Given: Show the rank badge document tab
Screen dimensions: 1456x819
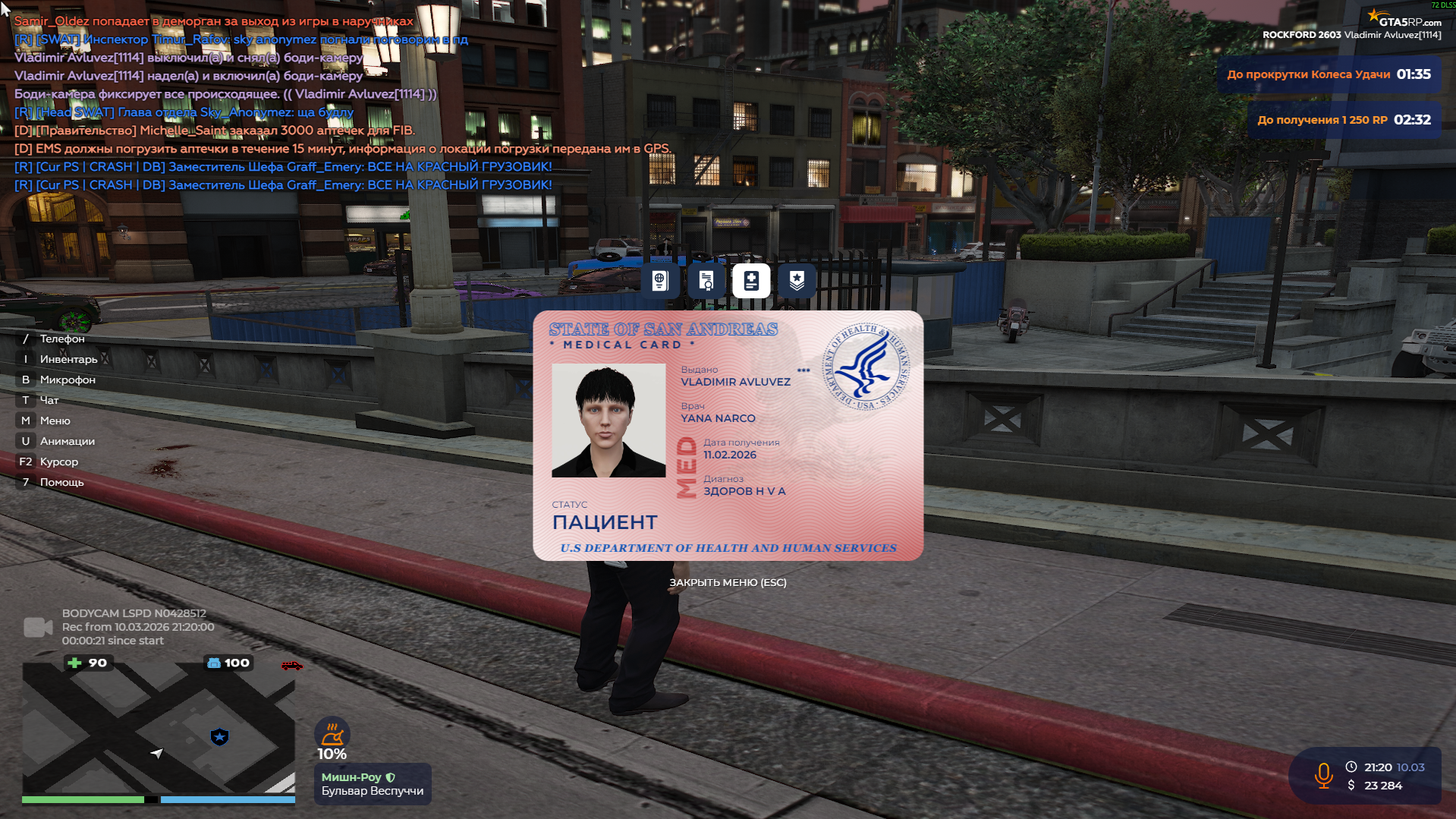Looking at the screenshot, I should point(797,281).
